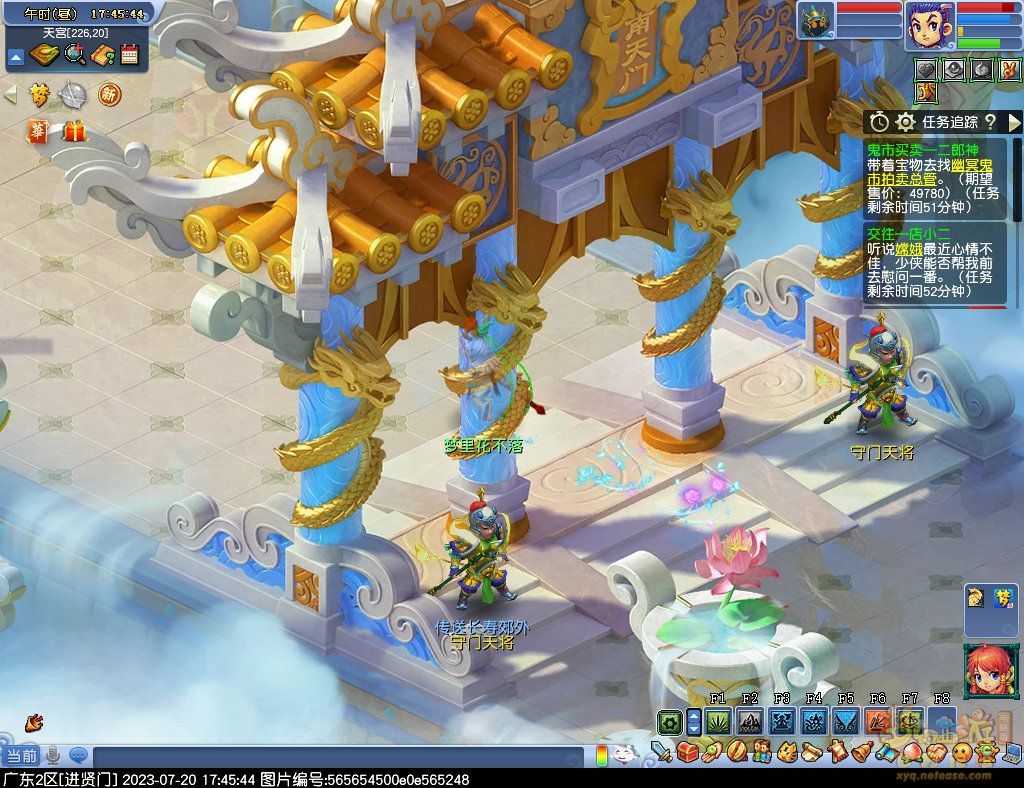
Task: Open the tiger-head pet icon in bottom toolbar
Action: coord(787,752)
